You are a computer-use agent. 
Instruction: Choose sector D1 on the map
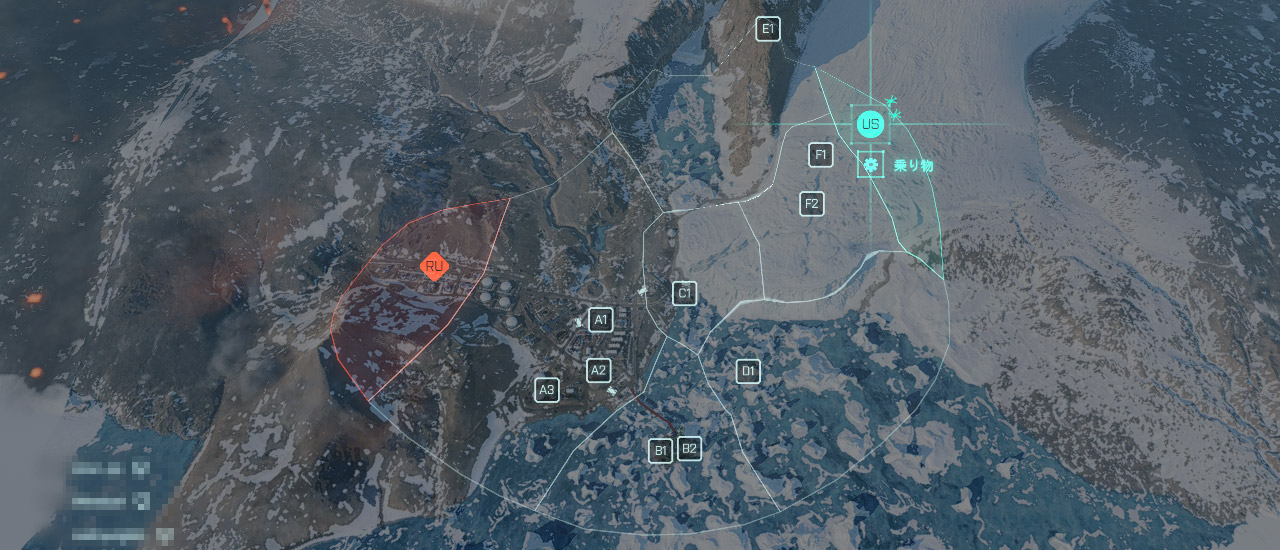click(747, 372)
